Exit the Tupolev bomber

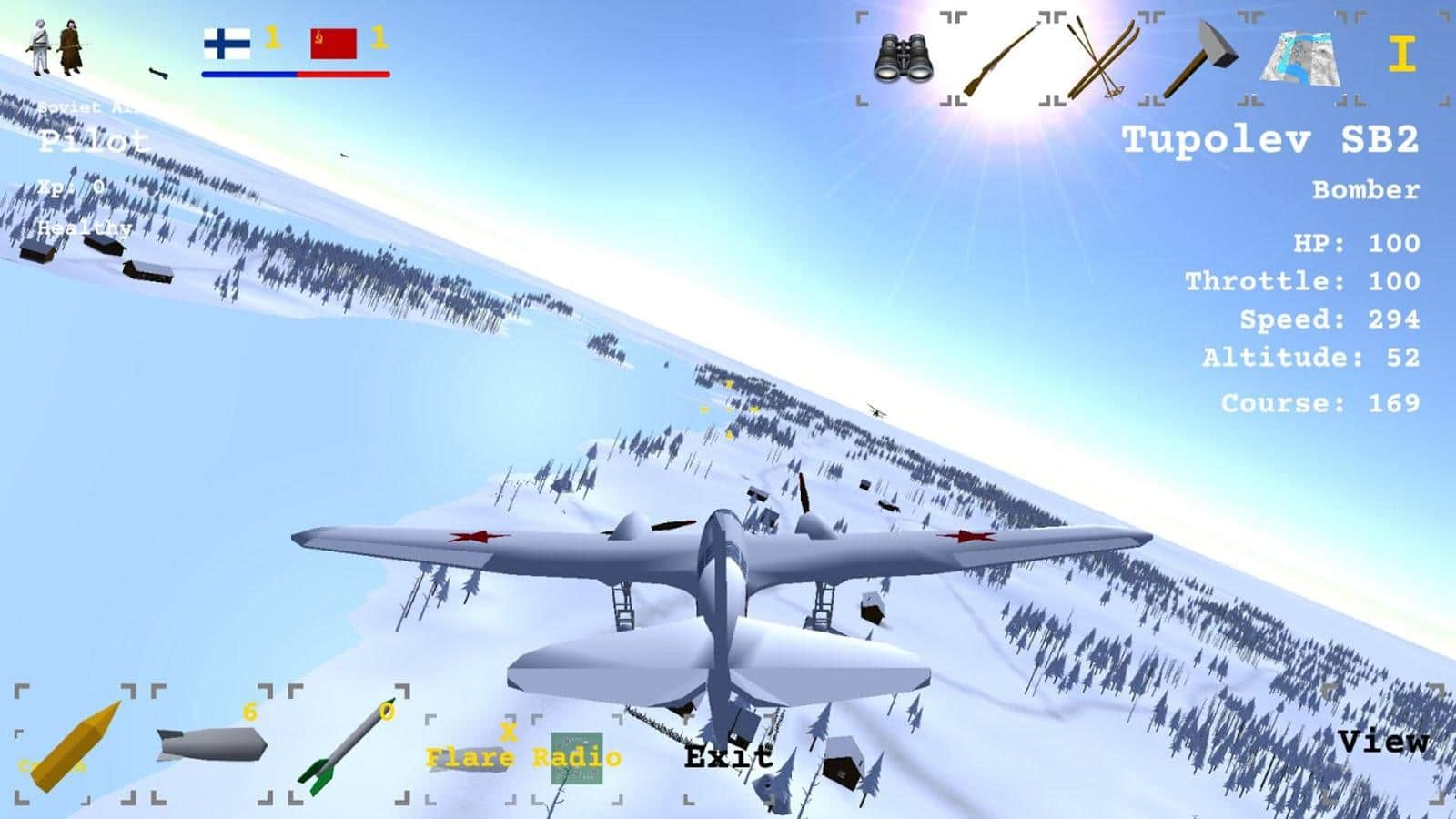(728, 756)
